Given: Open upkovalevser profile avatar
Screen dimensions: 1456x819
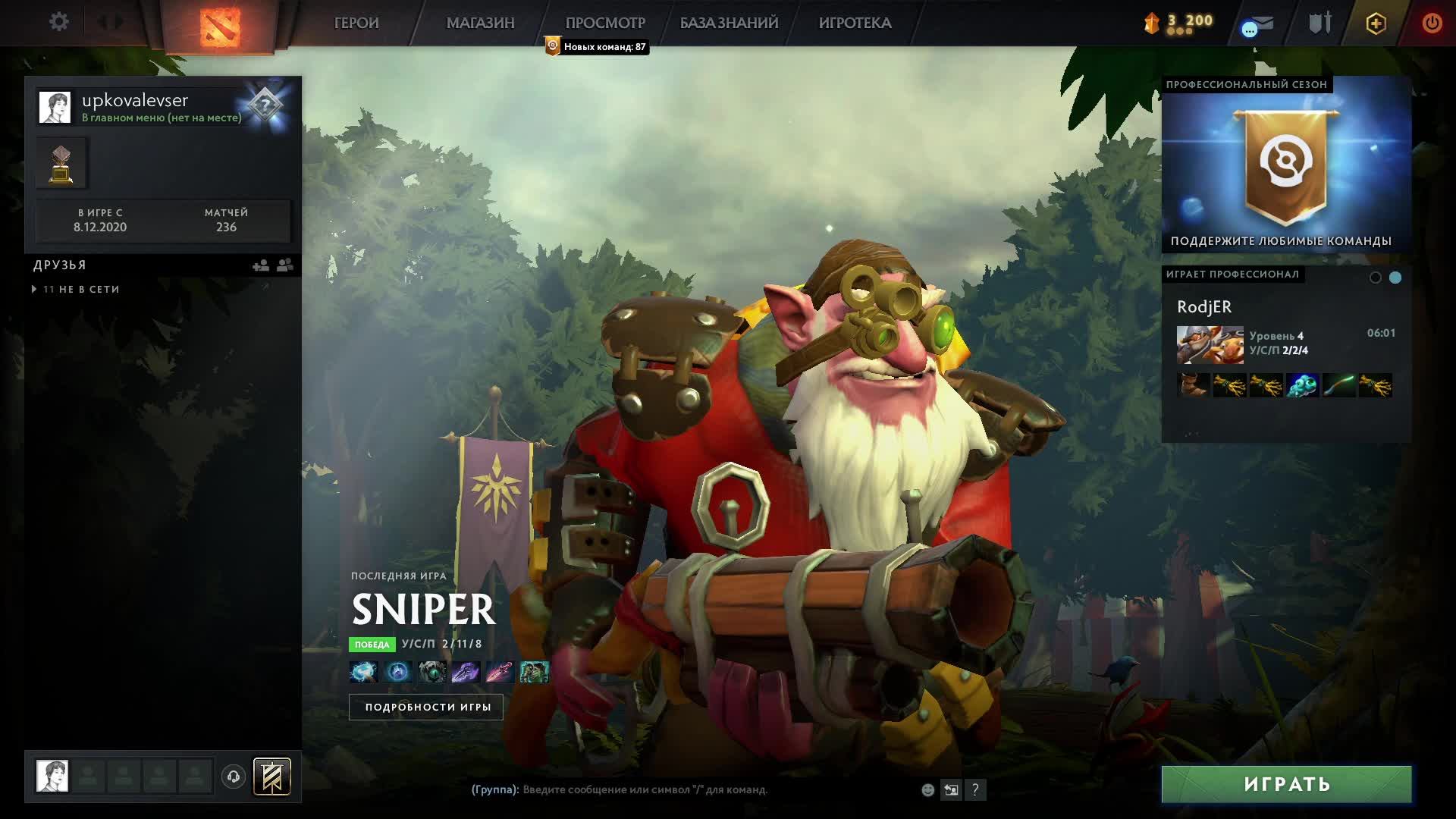Looking at the screenshot, I should tap(55, 108).
